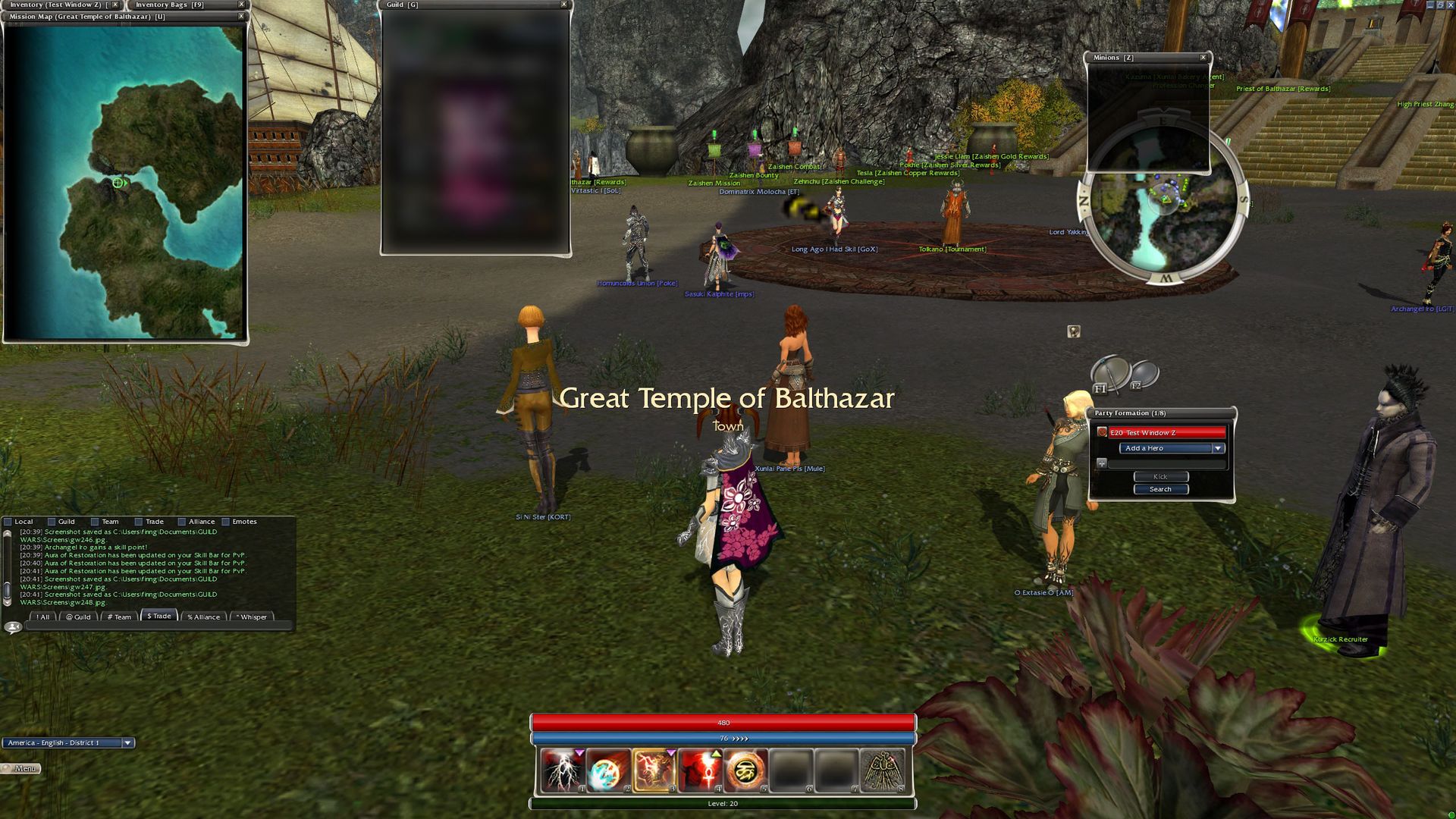Toggle the Emotes chat filter checkbox
This screenshot has width=1456, height=819.
point(225,522)
